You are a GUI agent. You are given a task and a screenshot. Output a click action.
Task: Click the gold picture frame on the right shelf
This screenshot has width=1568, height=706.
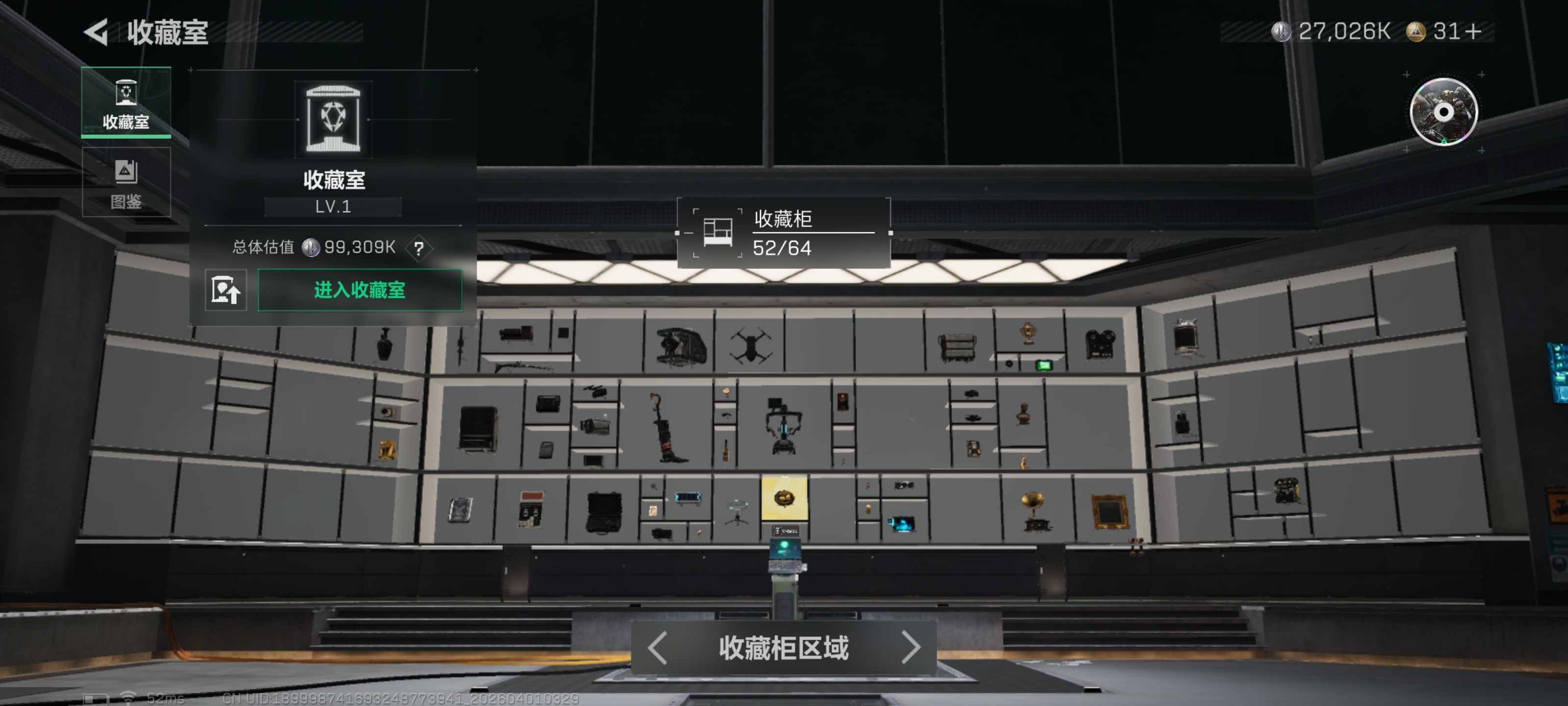1110,513
